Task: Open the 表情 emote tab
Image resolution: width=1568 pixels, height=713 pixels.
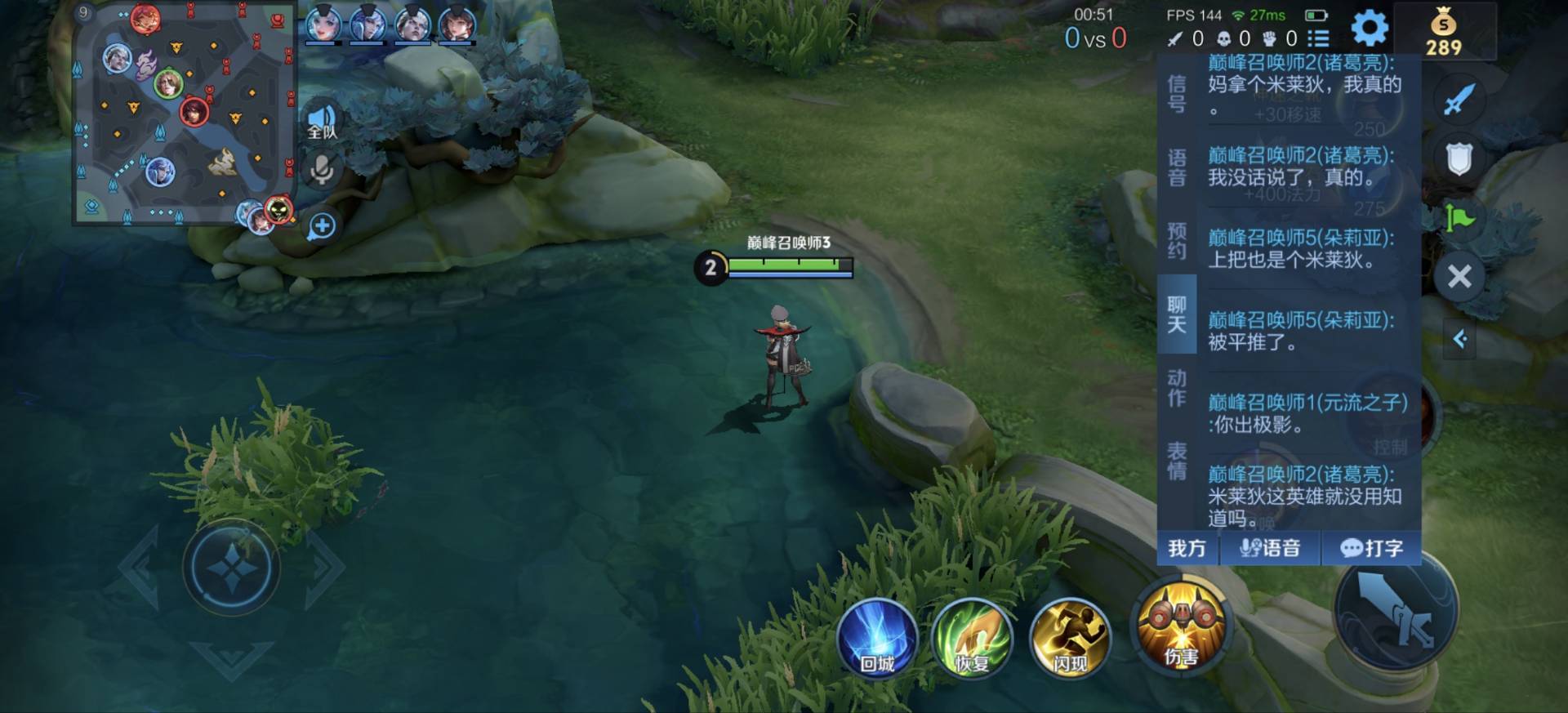Action: [1177, 461]
